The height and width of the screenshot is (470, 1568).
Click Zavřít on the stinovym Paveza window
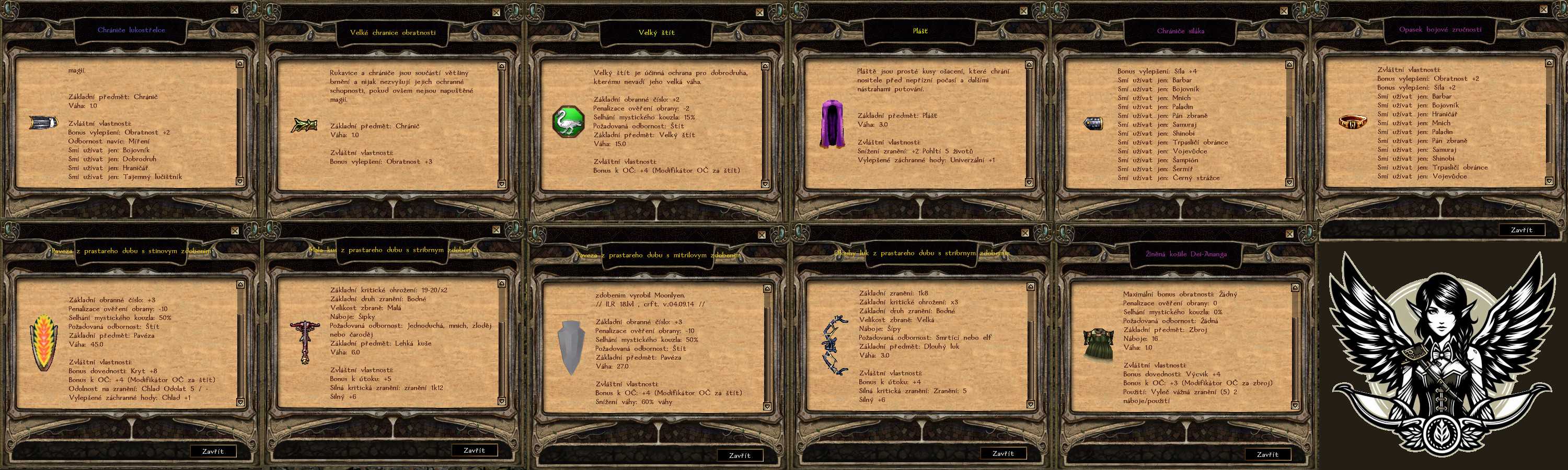[x=212, y=451]
